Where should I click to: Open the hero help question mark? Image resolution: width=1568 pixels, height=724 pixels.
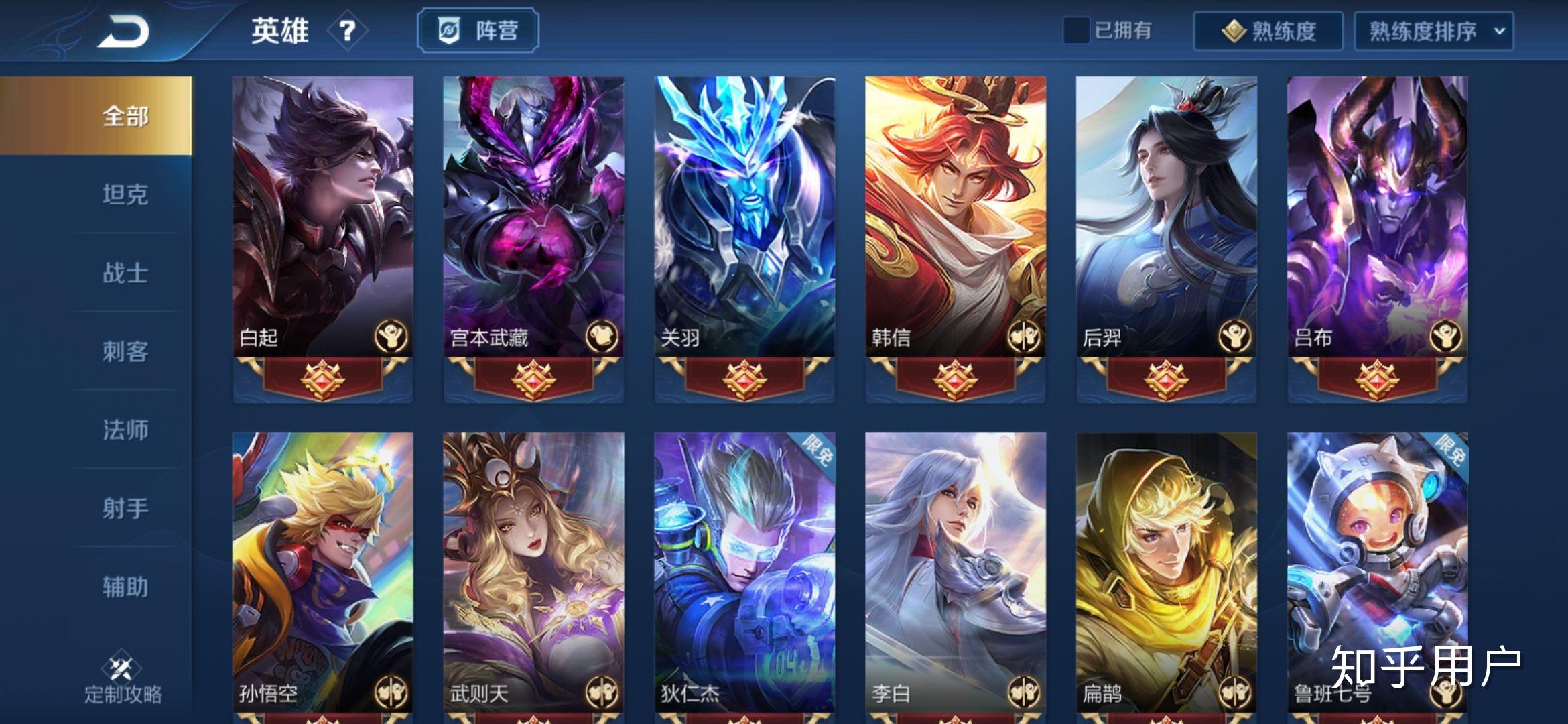point(346,30)
